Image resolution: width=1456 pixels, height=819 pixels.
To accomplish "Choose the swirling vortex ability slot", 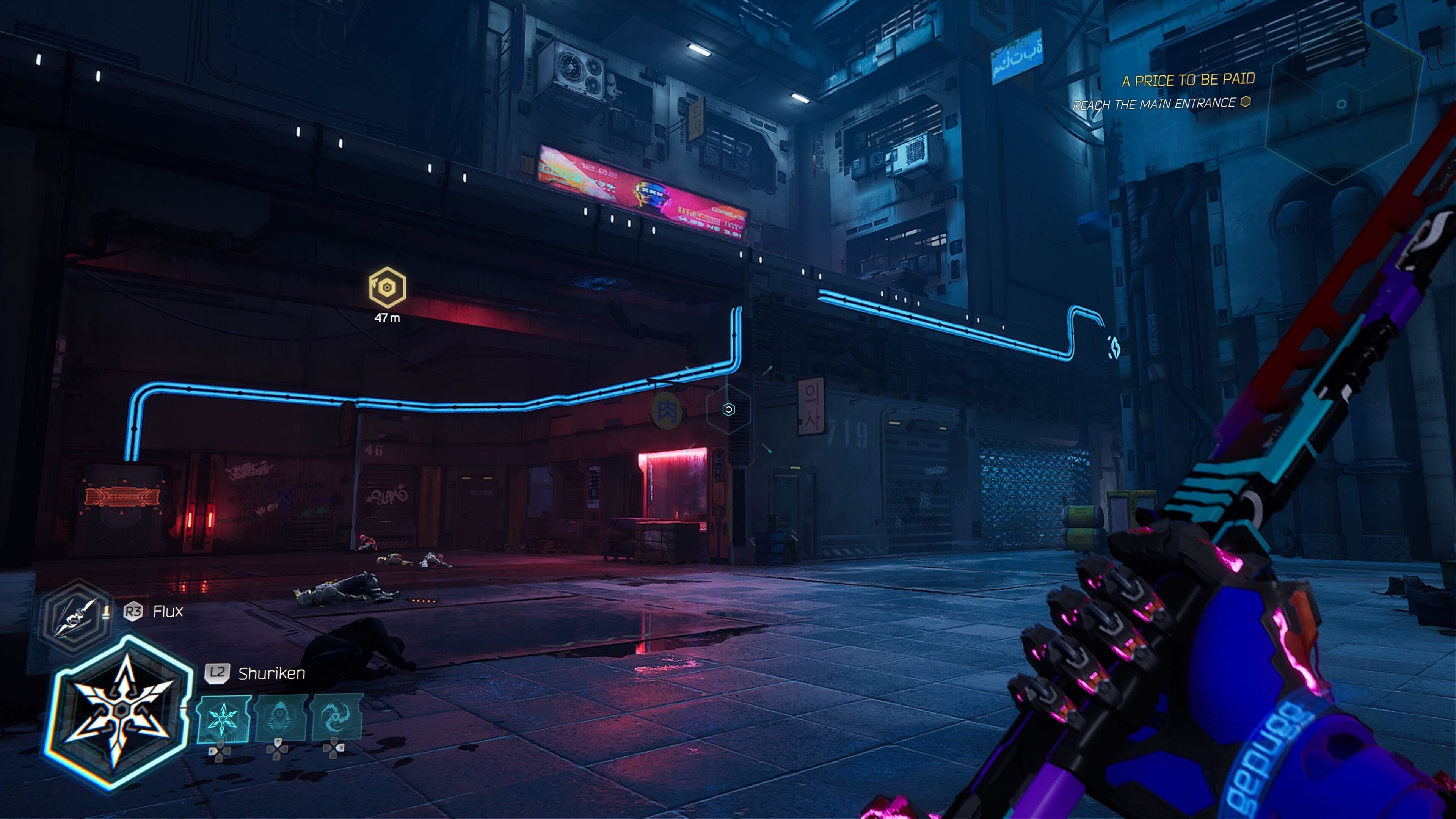I will point(337,719).
